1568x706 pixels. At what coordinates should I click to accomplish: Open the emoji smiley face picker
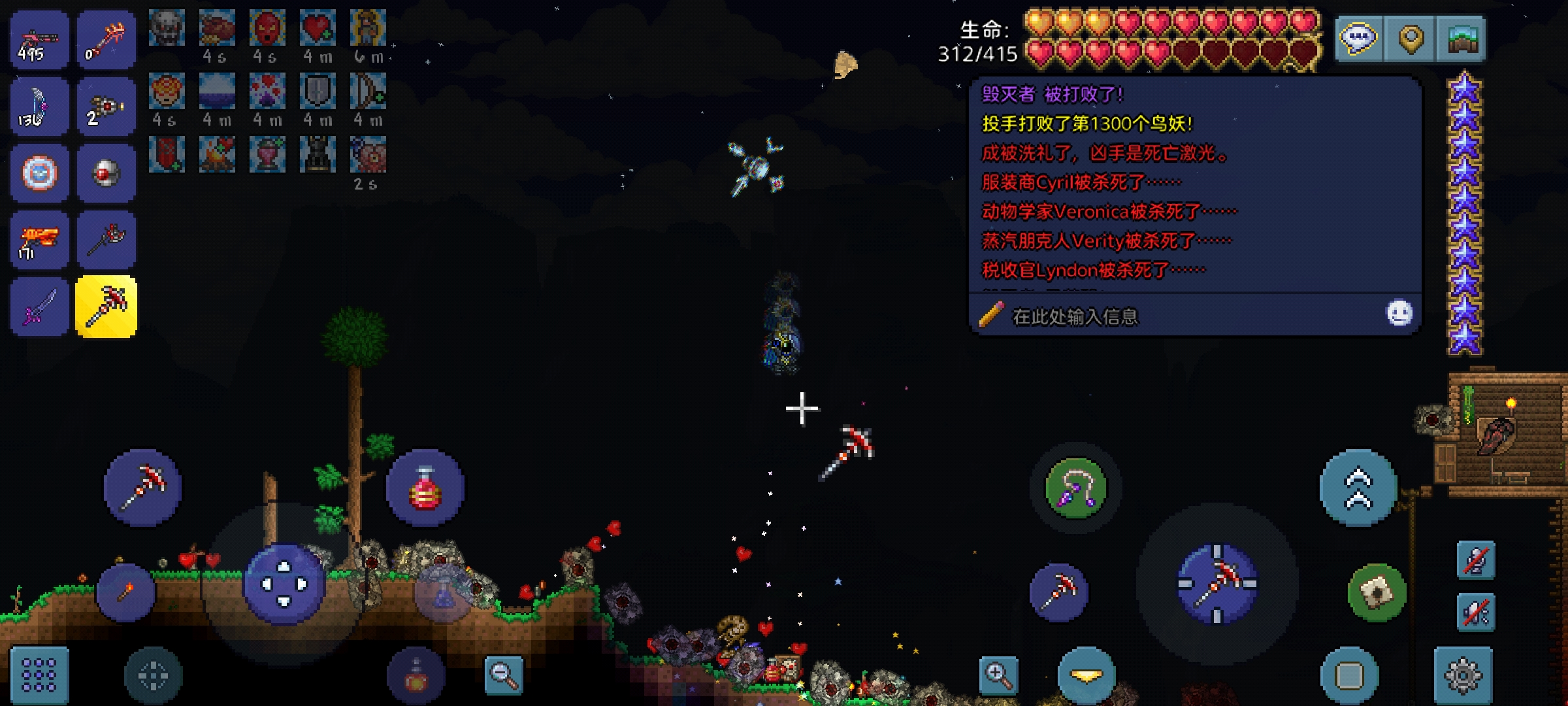[x=1399, y=313]
